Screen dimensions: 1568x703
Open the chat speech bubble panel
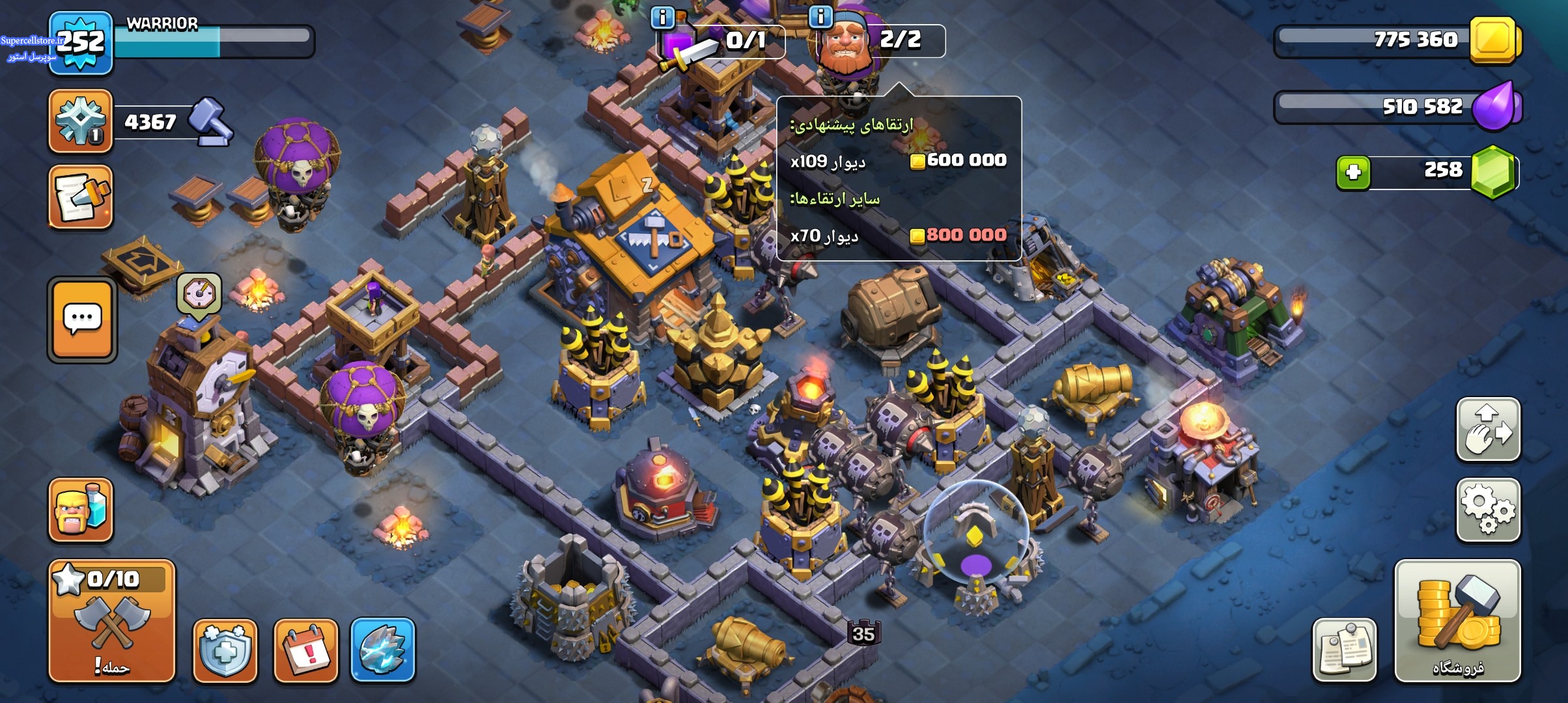82,319
